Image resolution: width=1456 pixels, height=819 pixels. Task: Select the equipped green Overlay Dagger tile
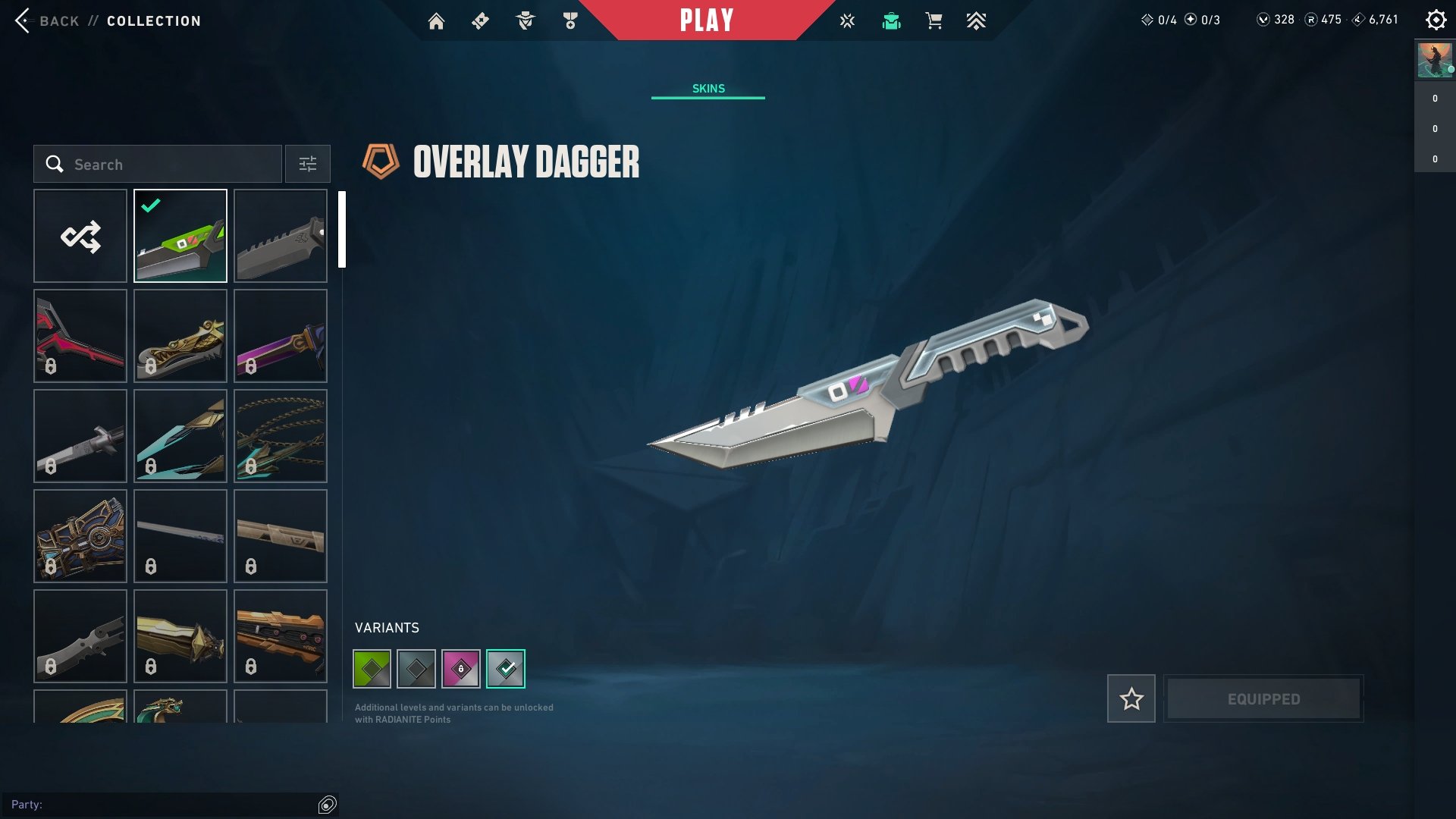click(x=180, y=236)
